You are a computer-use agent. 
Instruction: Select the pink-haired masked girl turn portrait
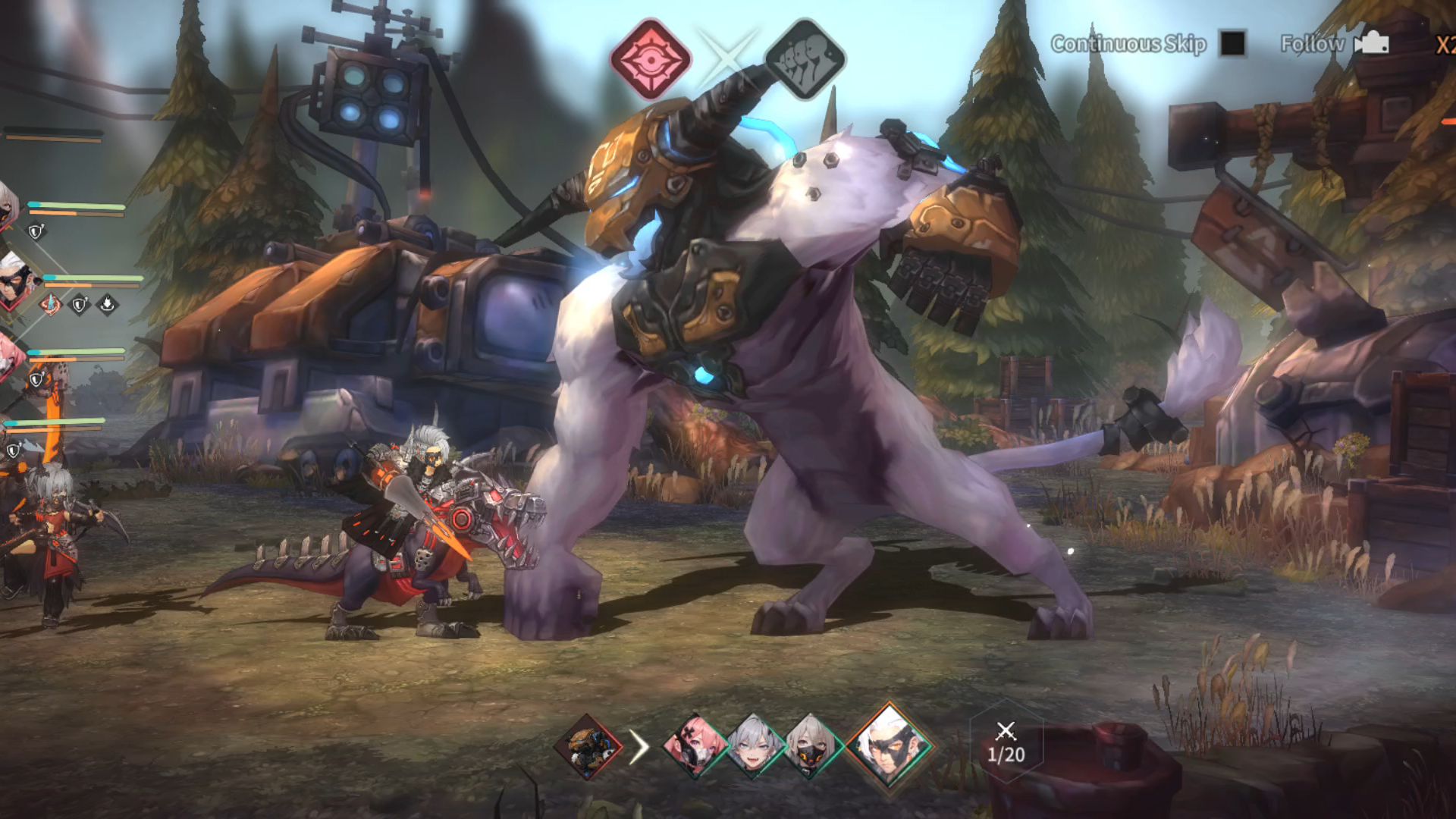[x=694, y=747]
